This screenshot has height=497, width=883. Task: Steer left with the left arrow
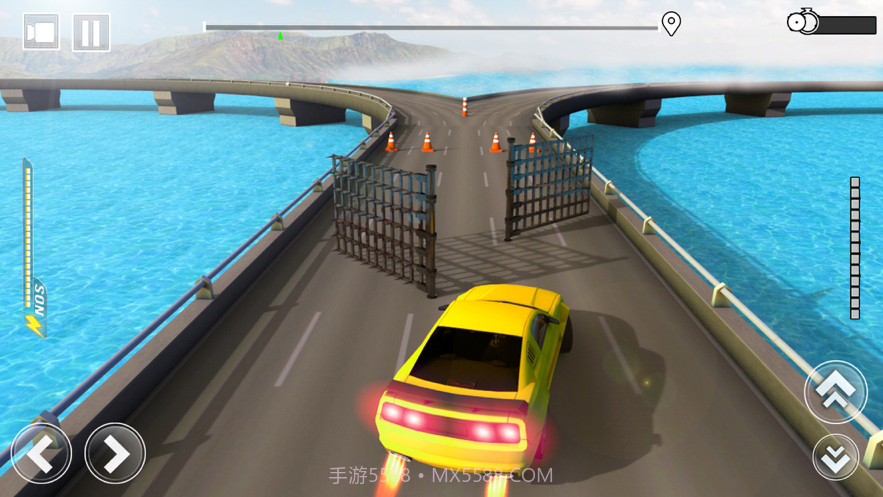point(41,454)
